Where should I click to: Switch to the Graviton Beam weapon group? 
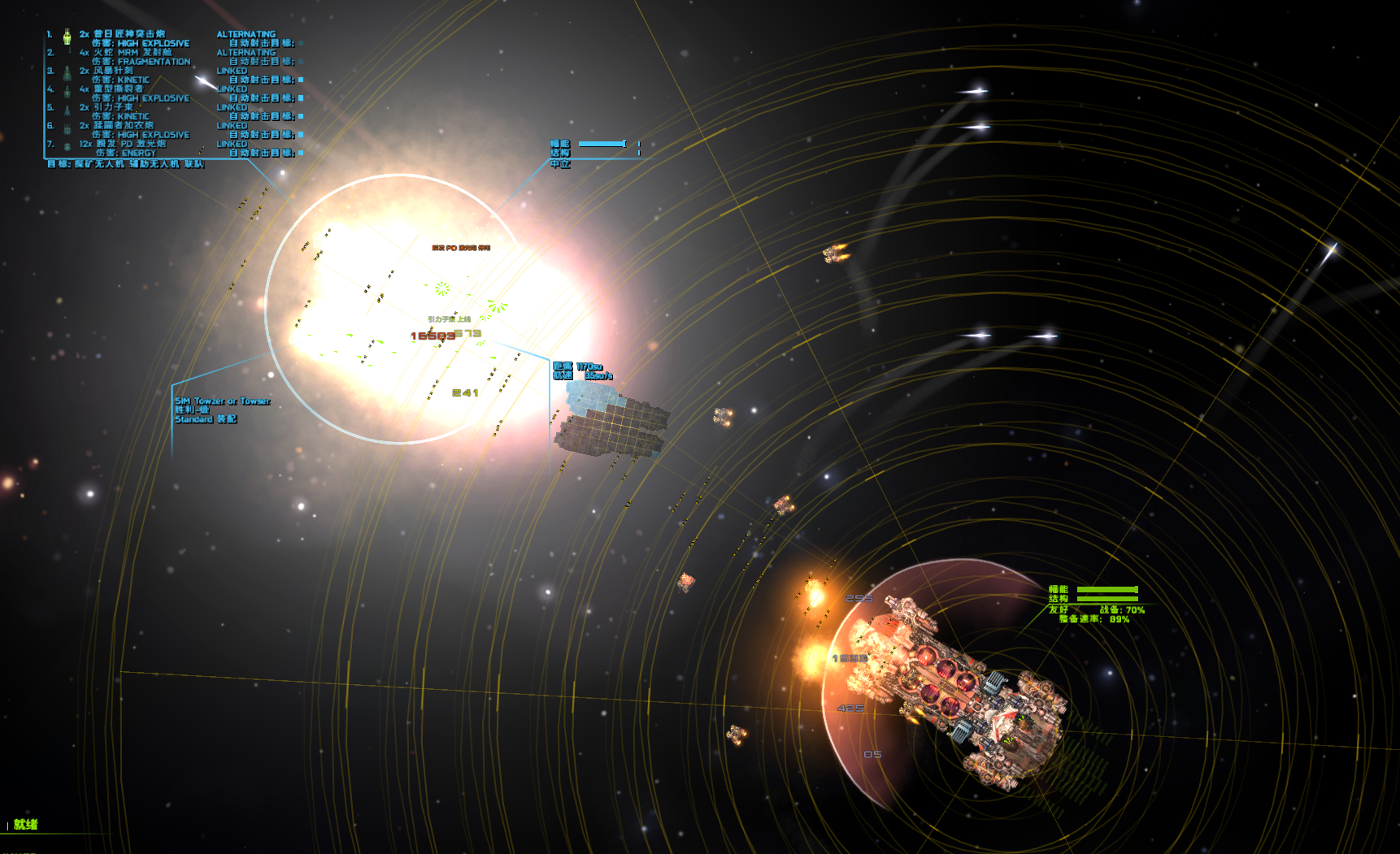[x=112, y=107]
